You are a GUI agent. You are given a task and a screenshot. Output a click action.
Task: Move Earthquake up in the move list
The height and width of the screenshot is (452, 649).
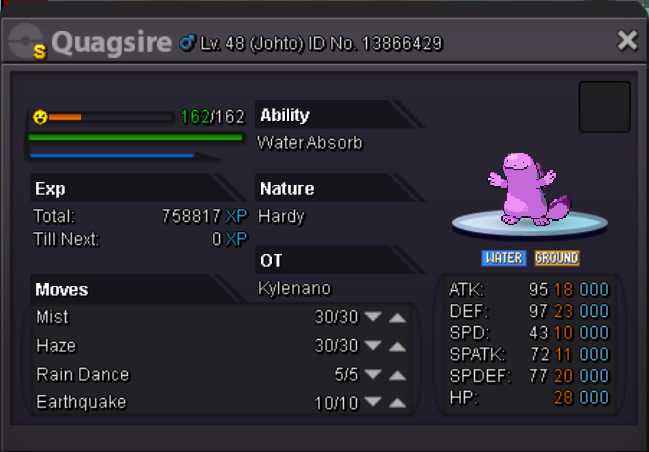pyautogui.click(x=397, y=403)
